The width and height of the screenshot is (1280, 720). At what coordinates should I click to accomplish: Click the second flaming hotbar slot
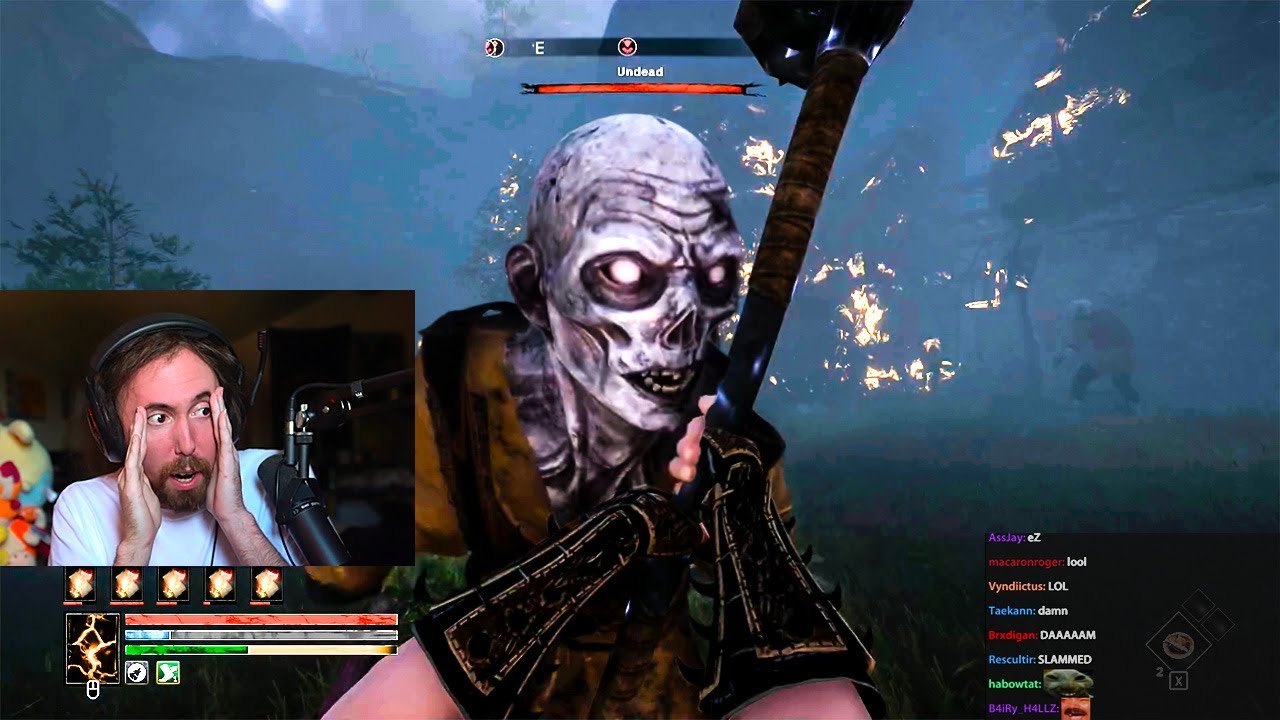(127, 585)
